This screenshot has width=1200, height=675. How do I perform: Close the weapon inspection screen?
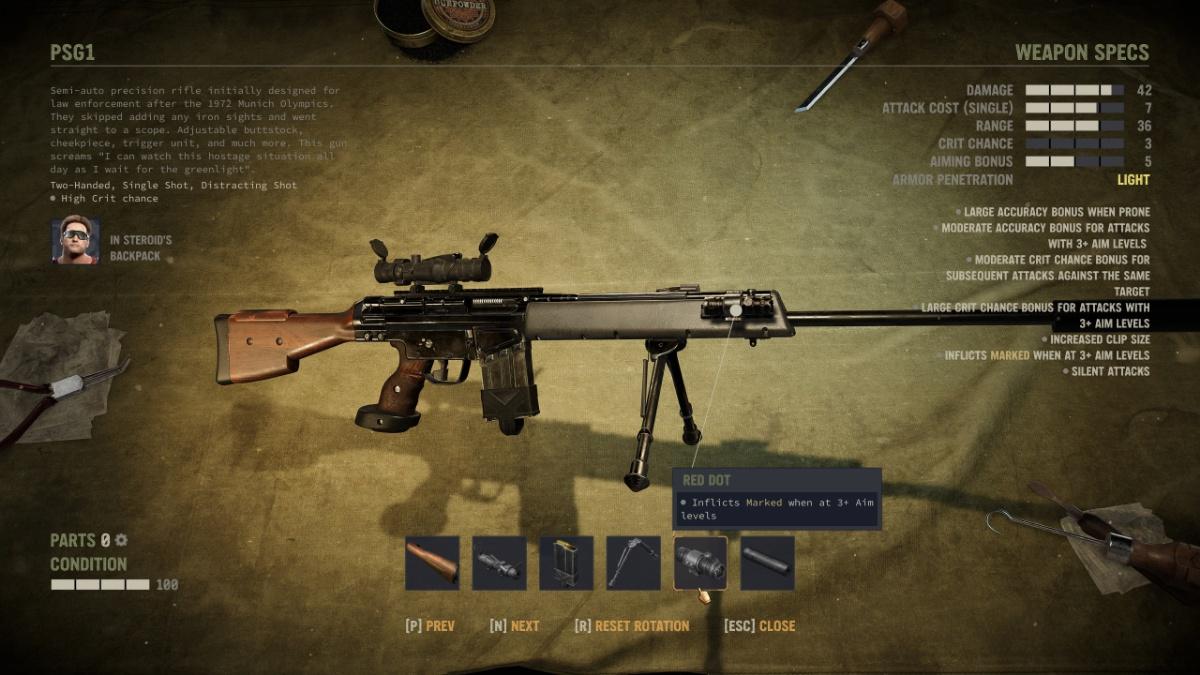tap(760, 626)
